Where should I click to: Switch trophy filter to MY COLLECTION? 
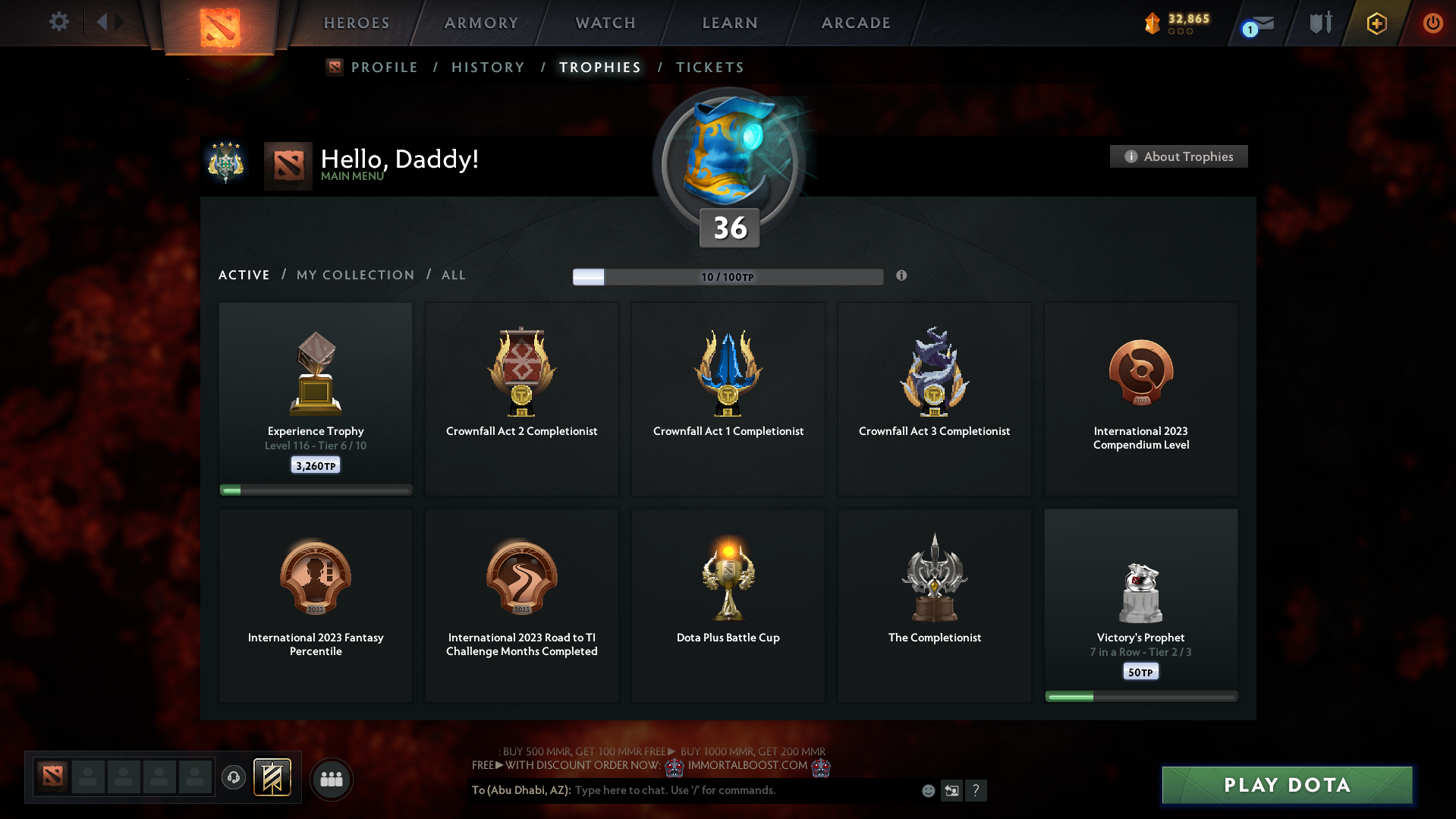click(354, 275)
